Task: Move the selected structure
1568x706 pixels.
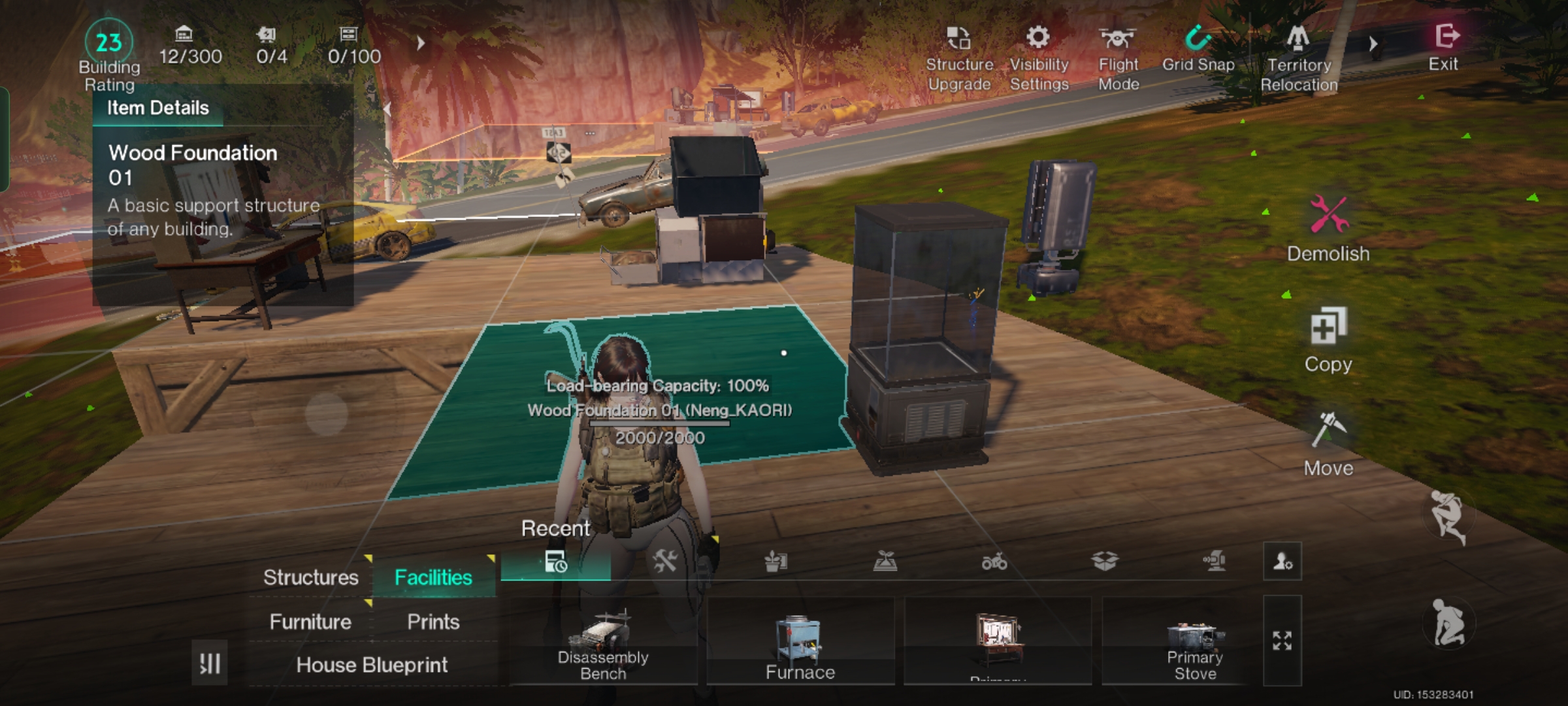Action: click(1328, 443)
